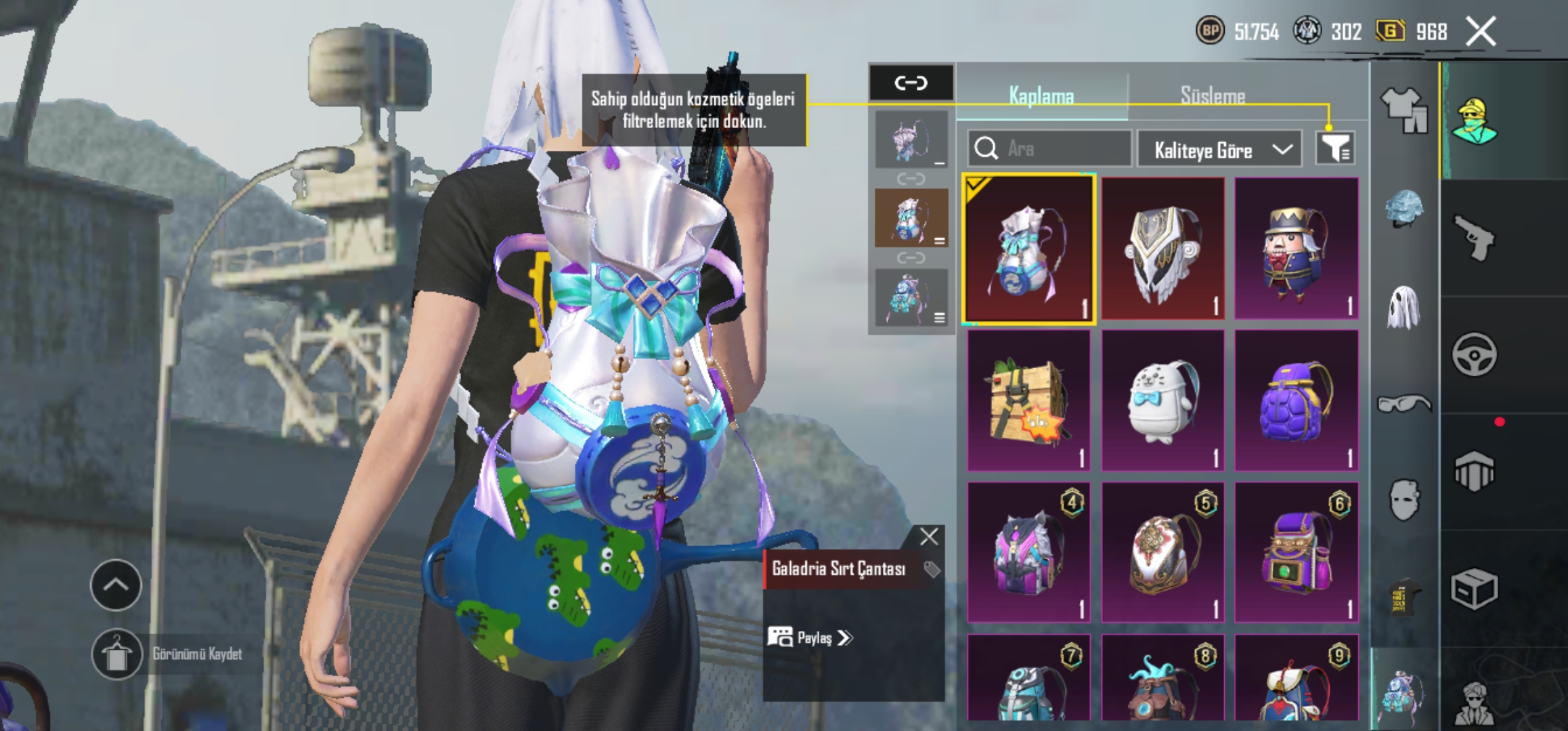Open the outfit clothing category

click(x=1404, y=109)
